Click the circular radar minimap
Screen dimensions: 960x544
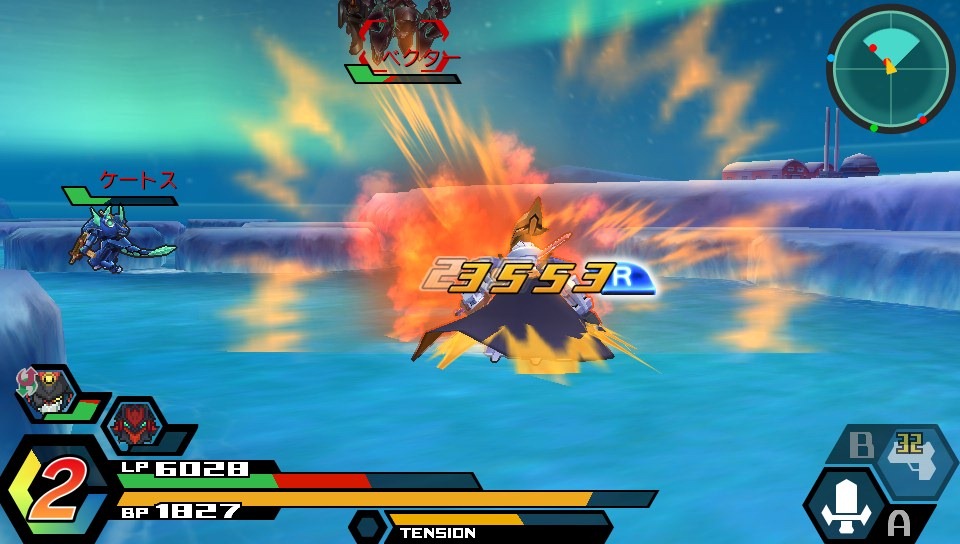(x=890, y=68)
